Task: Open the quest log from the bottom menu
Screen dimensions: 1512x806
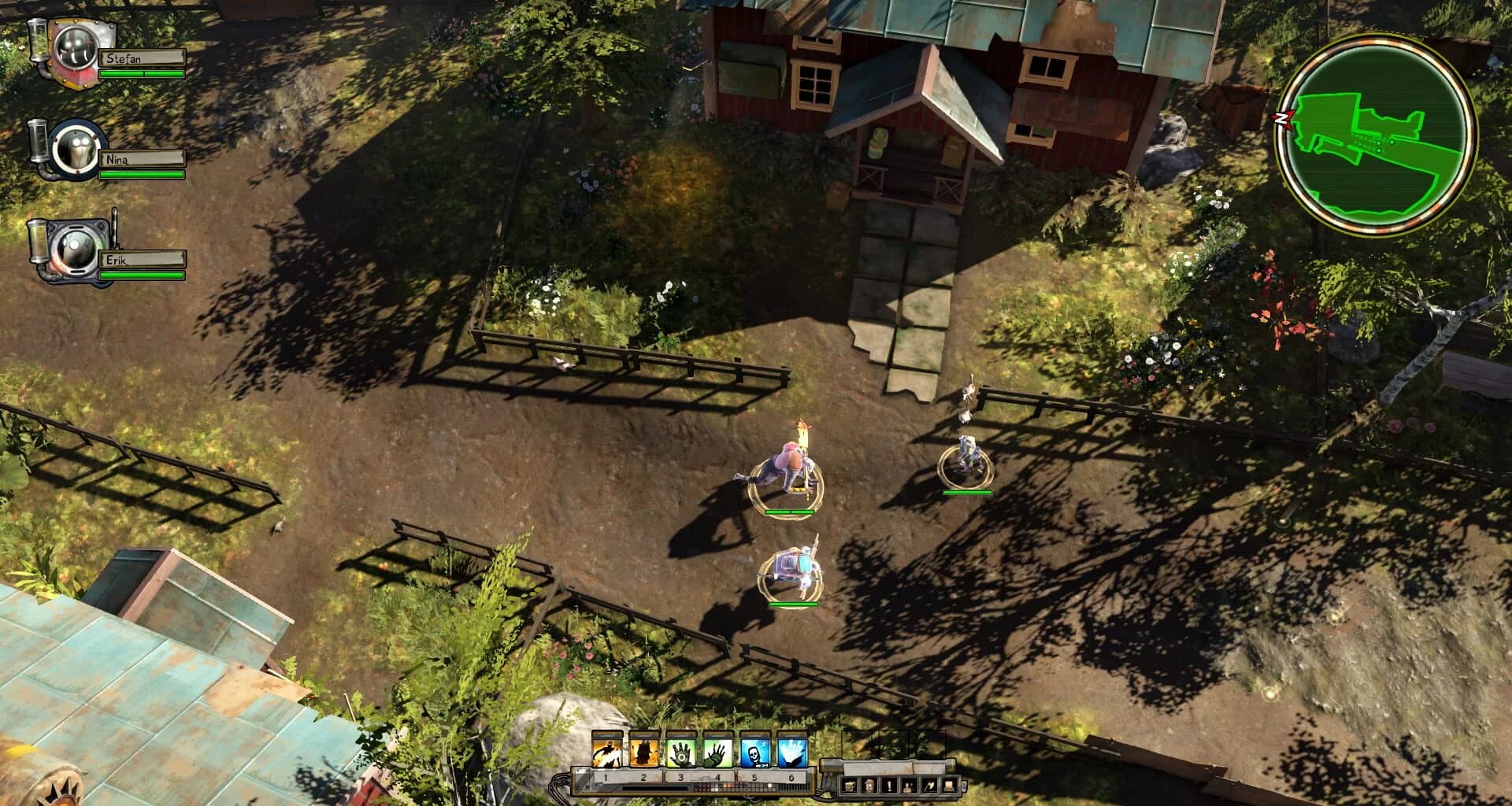Action: click(x=888, y=785)
